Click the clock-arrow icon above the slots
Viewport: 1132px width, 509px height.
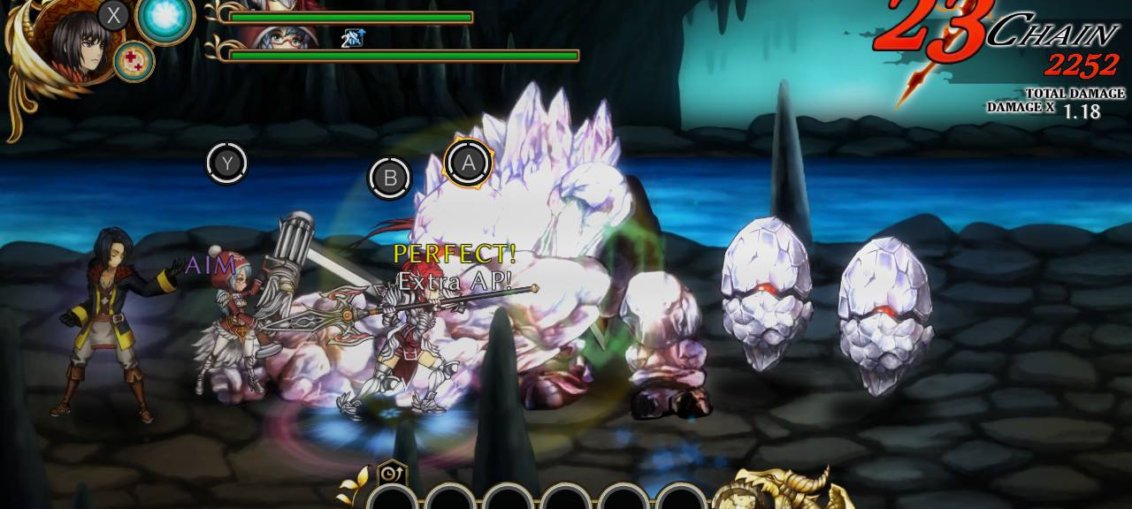[x=387, y=471]
